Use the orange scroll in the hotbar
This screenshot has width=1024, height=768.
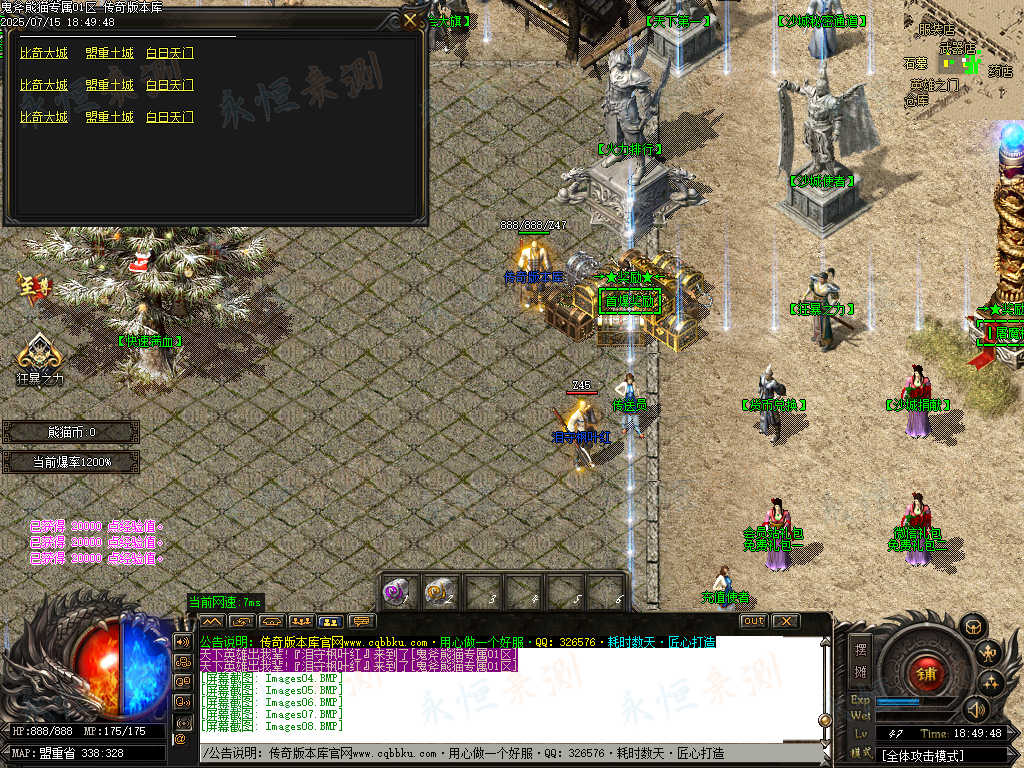coord(438,592)
